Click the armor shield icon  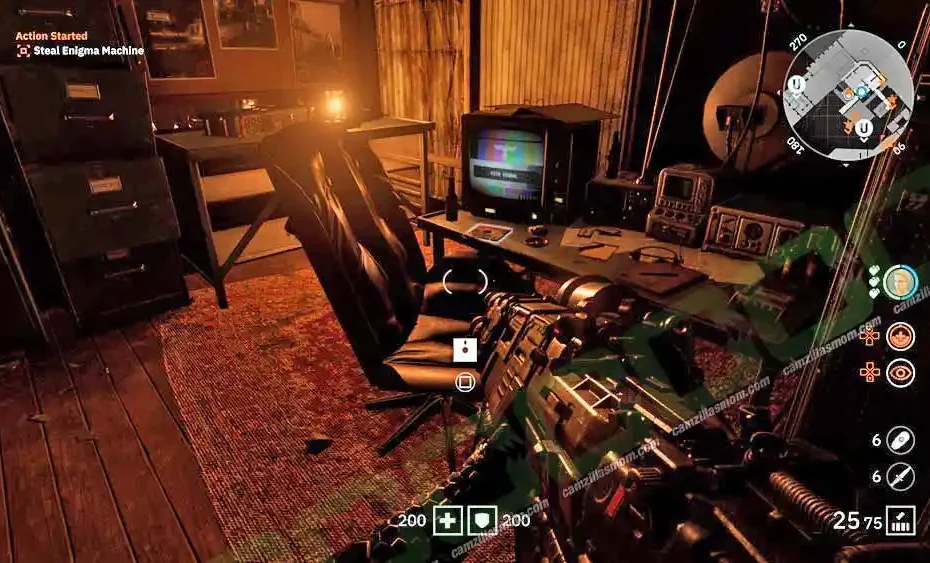[484, 521]
